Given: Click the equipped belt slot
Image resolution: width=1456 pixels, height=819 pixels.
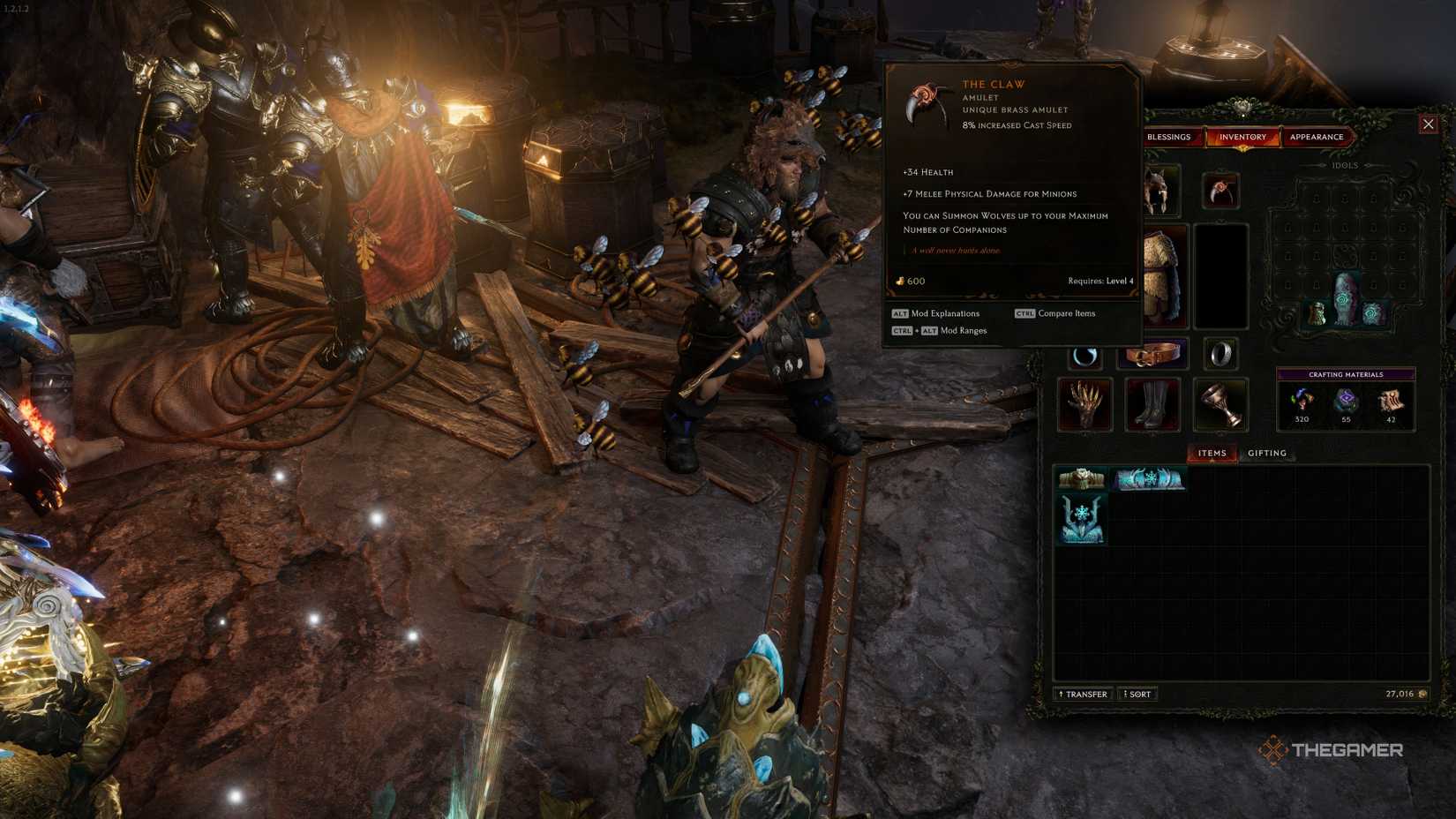Looking at the screenshot, I should [x=1152, y=353].
